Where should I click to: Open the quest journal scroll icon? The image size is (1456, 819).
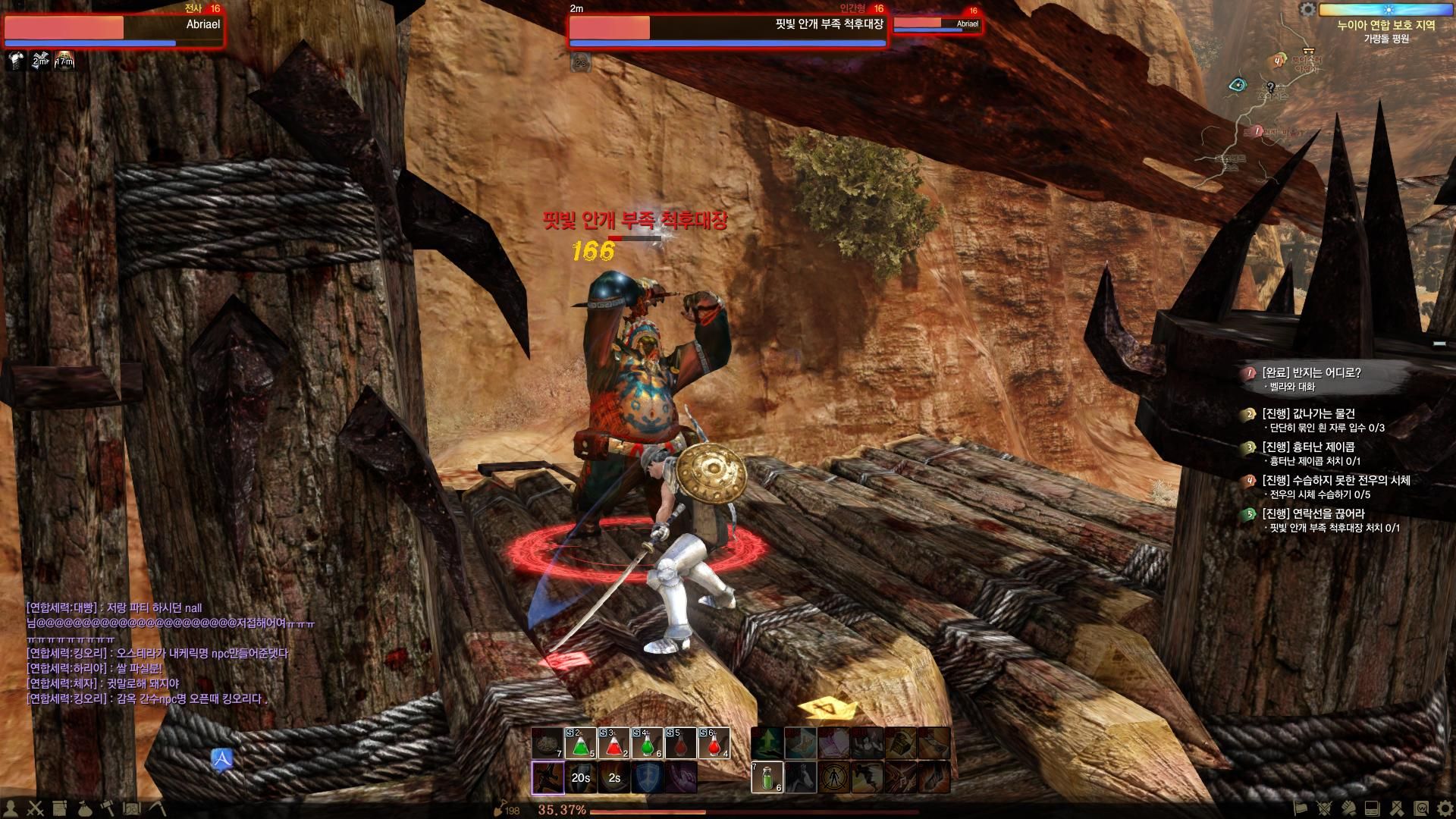59,808
